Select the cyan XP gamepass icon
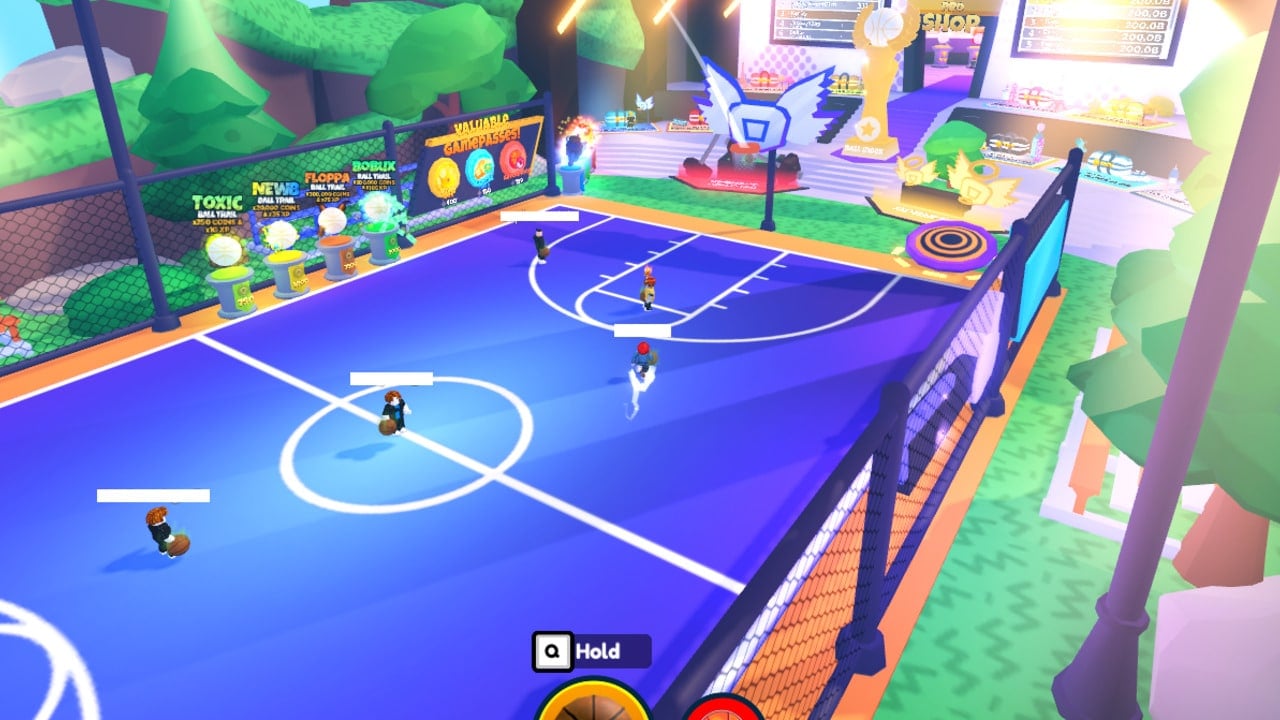This screenshot has height=720, width=1280. coord(481,170)
